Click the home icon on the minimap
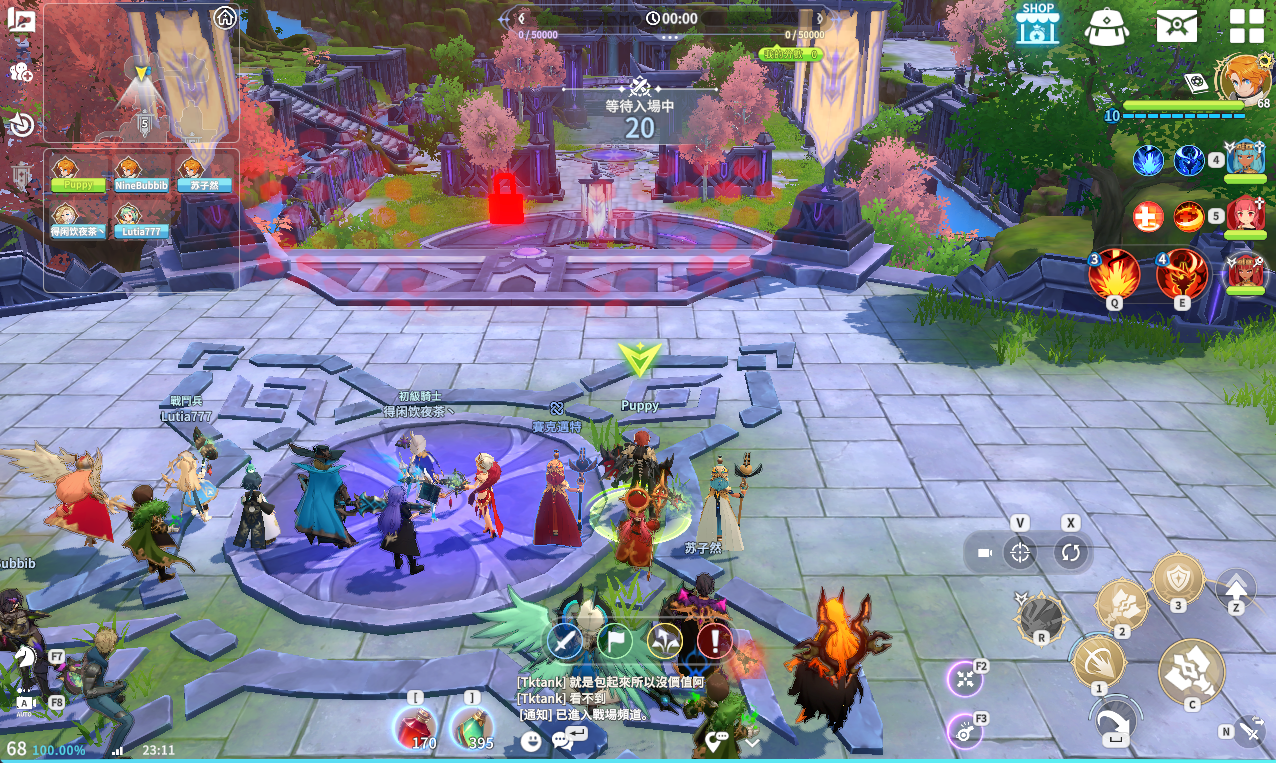 point(225,17)
